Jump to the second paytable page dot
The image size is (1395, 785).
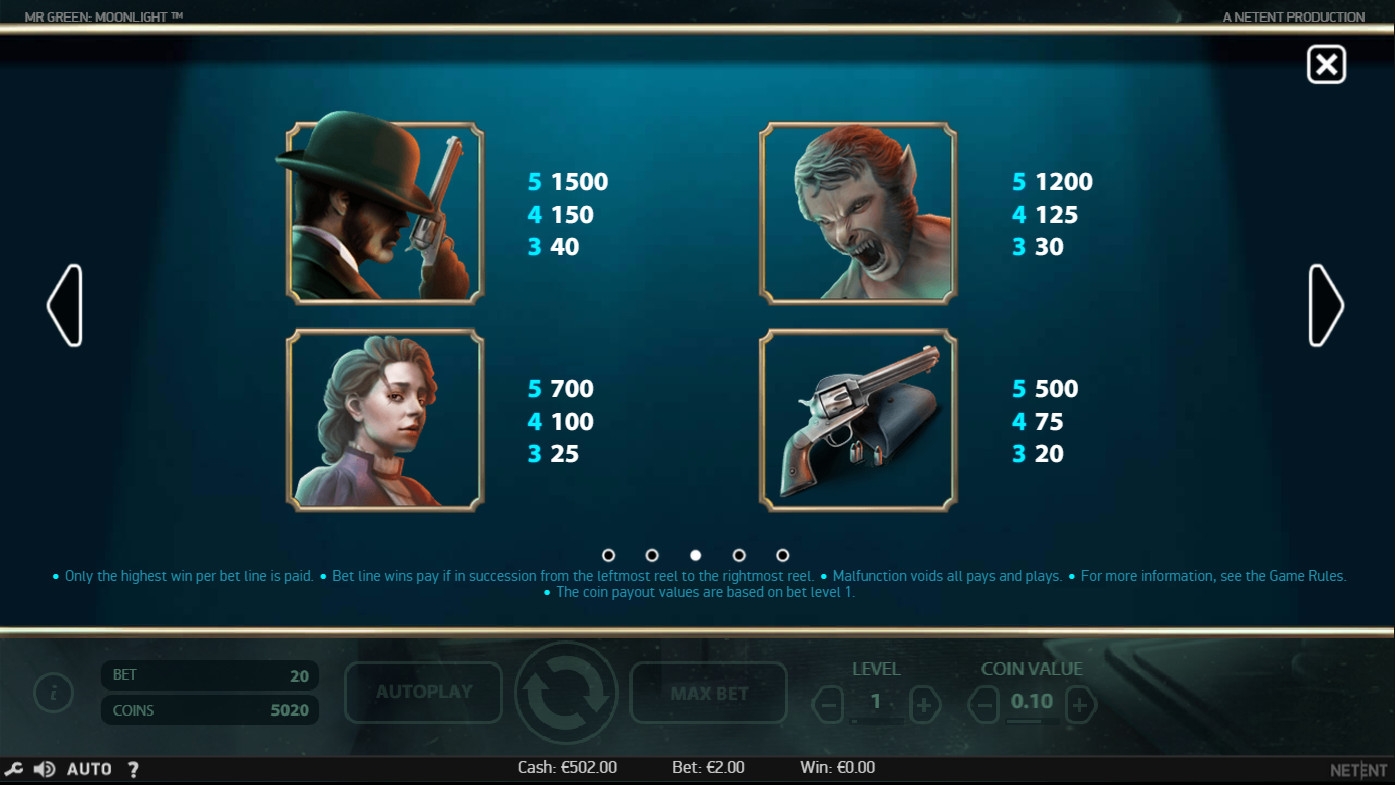point(652,555)
